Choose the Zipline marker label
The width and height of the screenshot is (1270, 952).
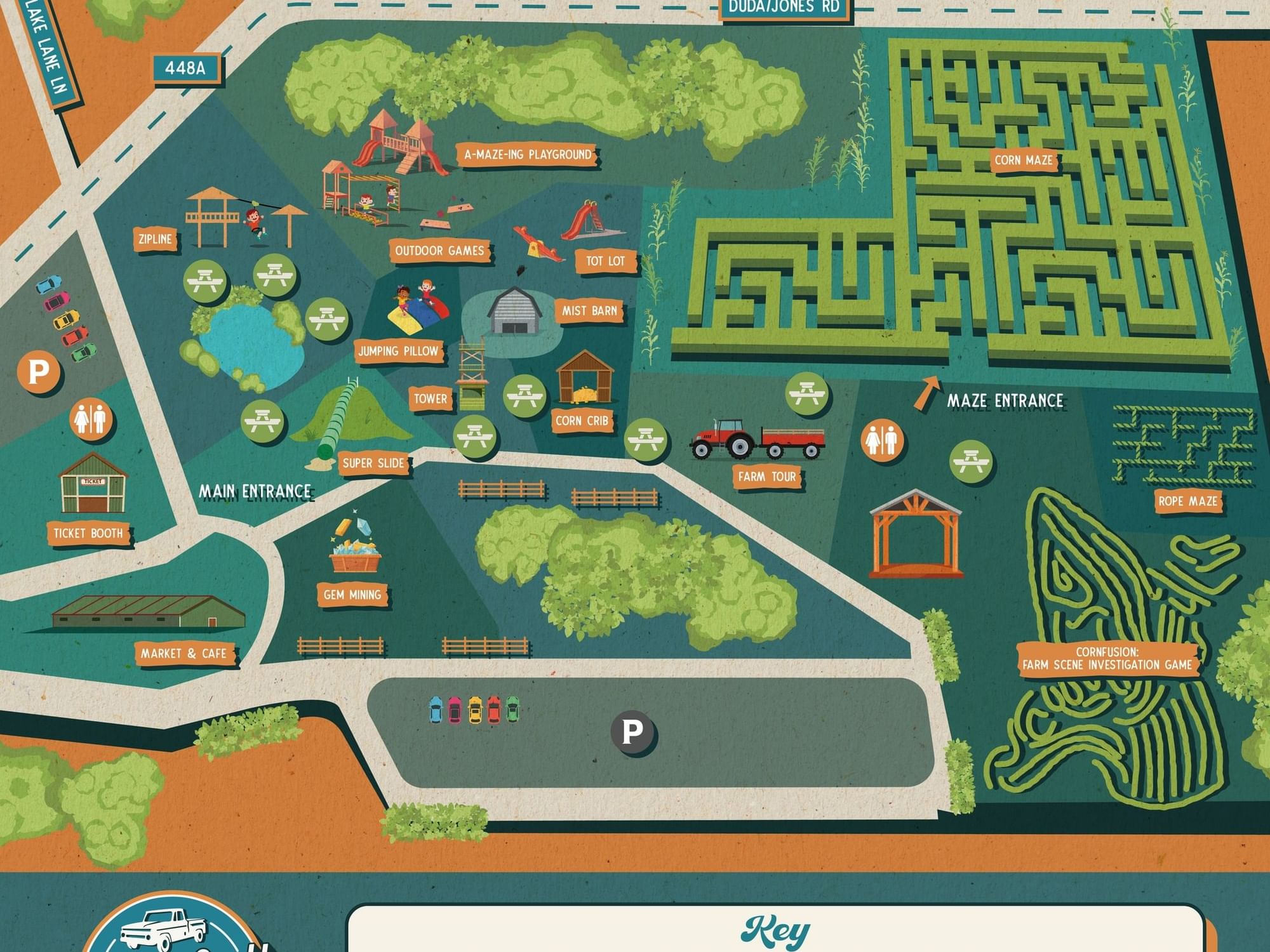coord(156,239)
